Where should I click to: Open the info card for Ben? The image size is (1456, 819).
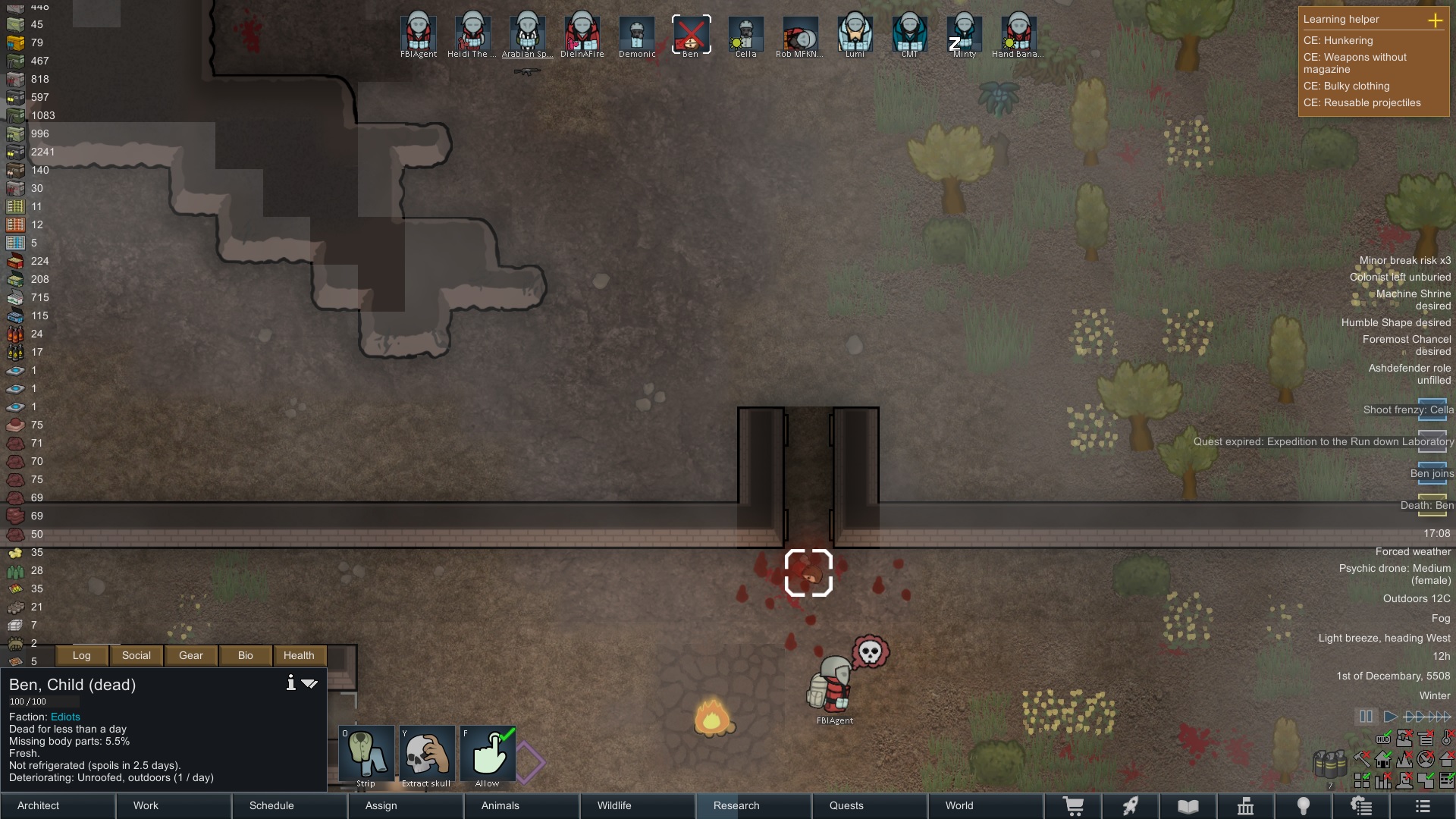(290, 682)
